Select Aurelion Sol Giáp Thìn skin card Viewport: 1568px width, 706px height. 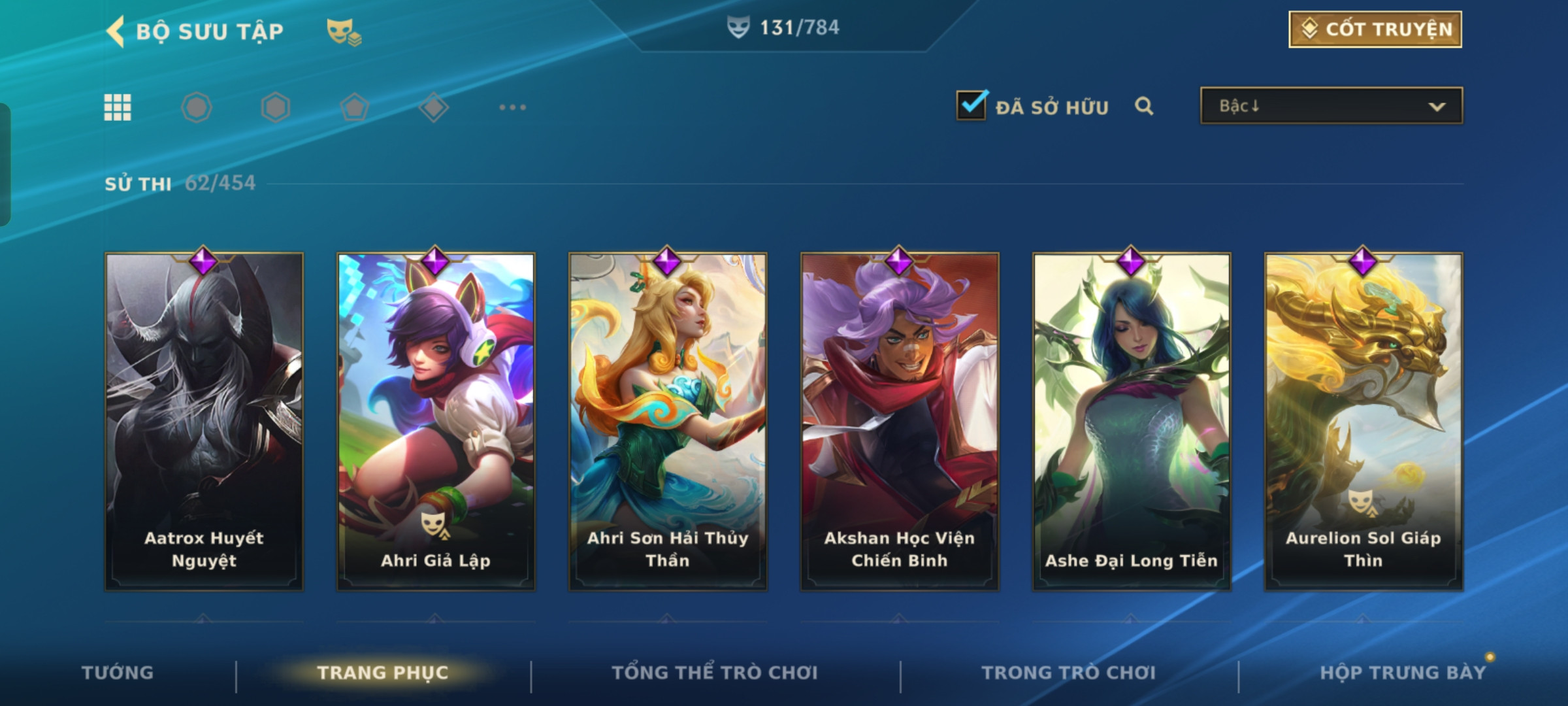coord(1364,422)
